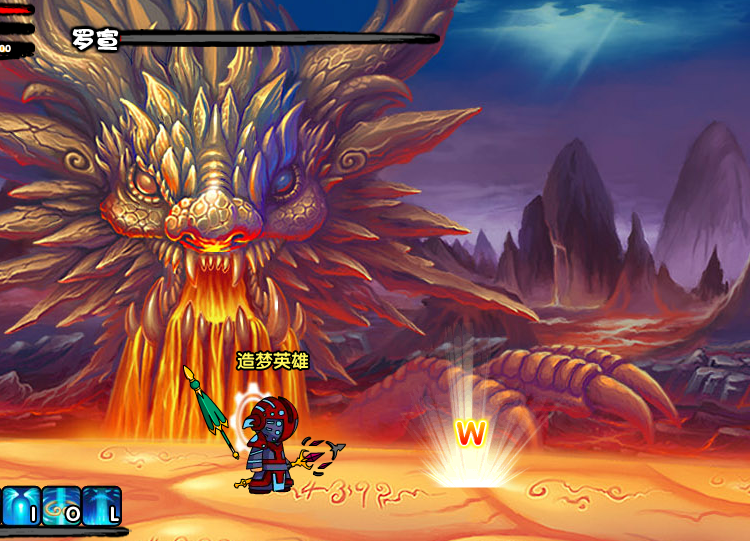This screenshot has width=750, height=541.
Task: Use the swirl skill labeled O
Action: pyautogui.click(x=60, y=506)
